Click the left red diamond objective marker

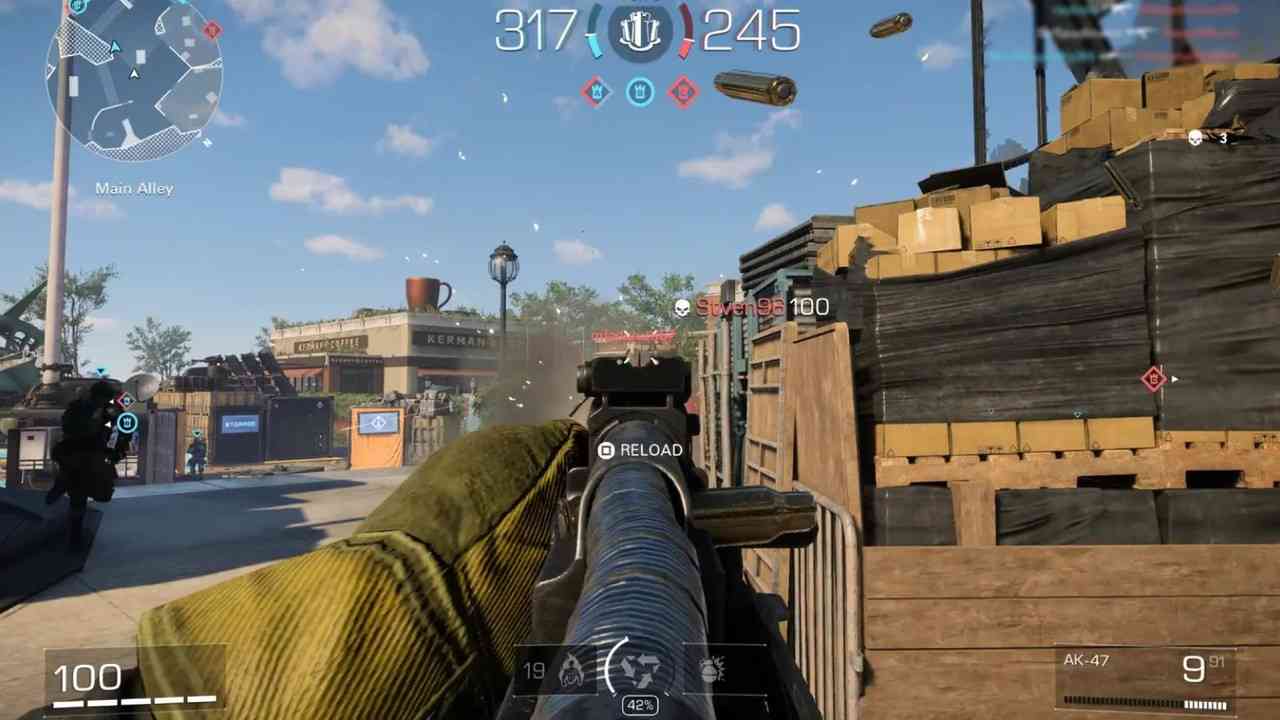(x=596, y=92)
